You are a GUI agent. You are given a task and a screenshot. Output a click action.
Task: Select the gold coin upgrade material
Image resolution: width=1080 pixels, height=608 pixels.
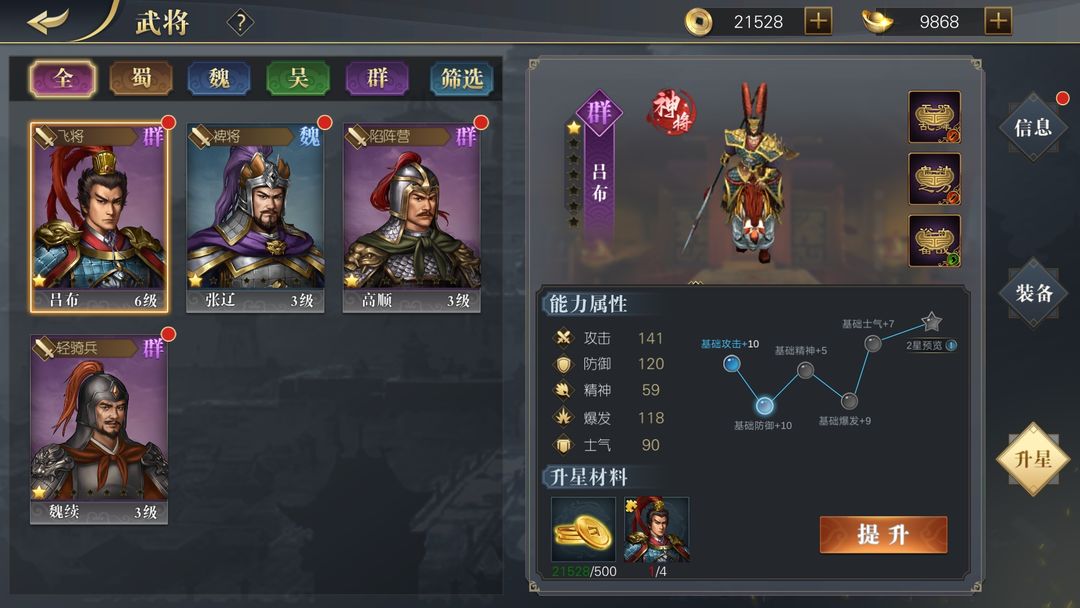583,529
